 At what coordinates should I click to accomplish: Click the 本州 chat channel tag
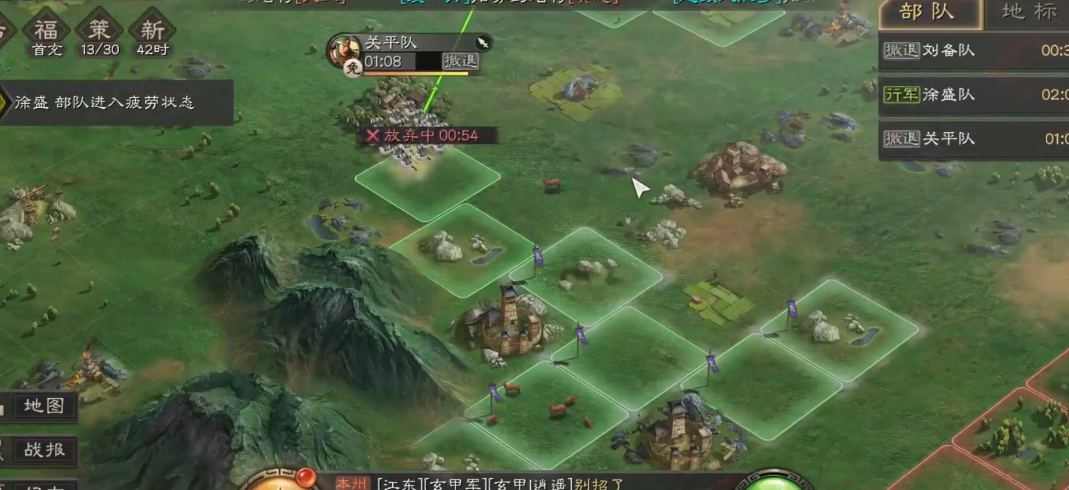(352, 483)
